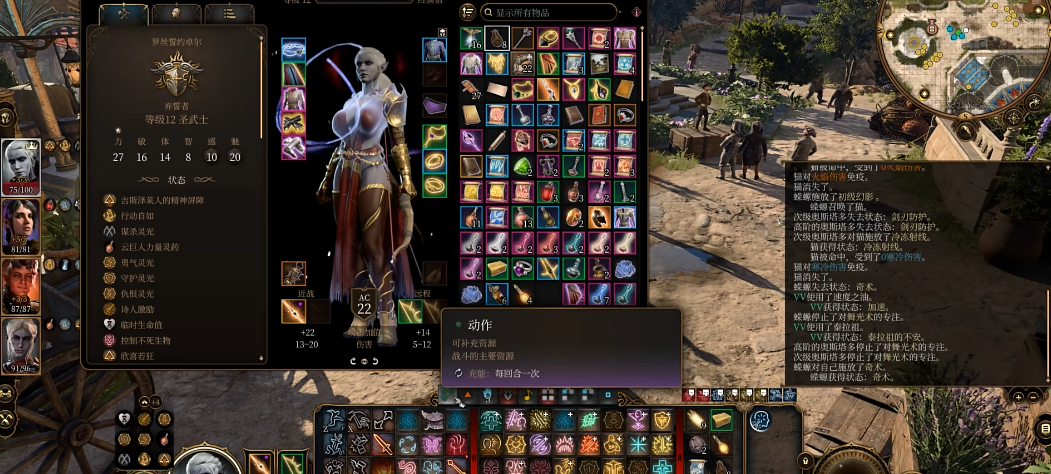
Task: Select the red-skinned companion portrait with 87/87 HP
Action: pyautogui.click(x=21, y=282)
